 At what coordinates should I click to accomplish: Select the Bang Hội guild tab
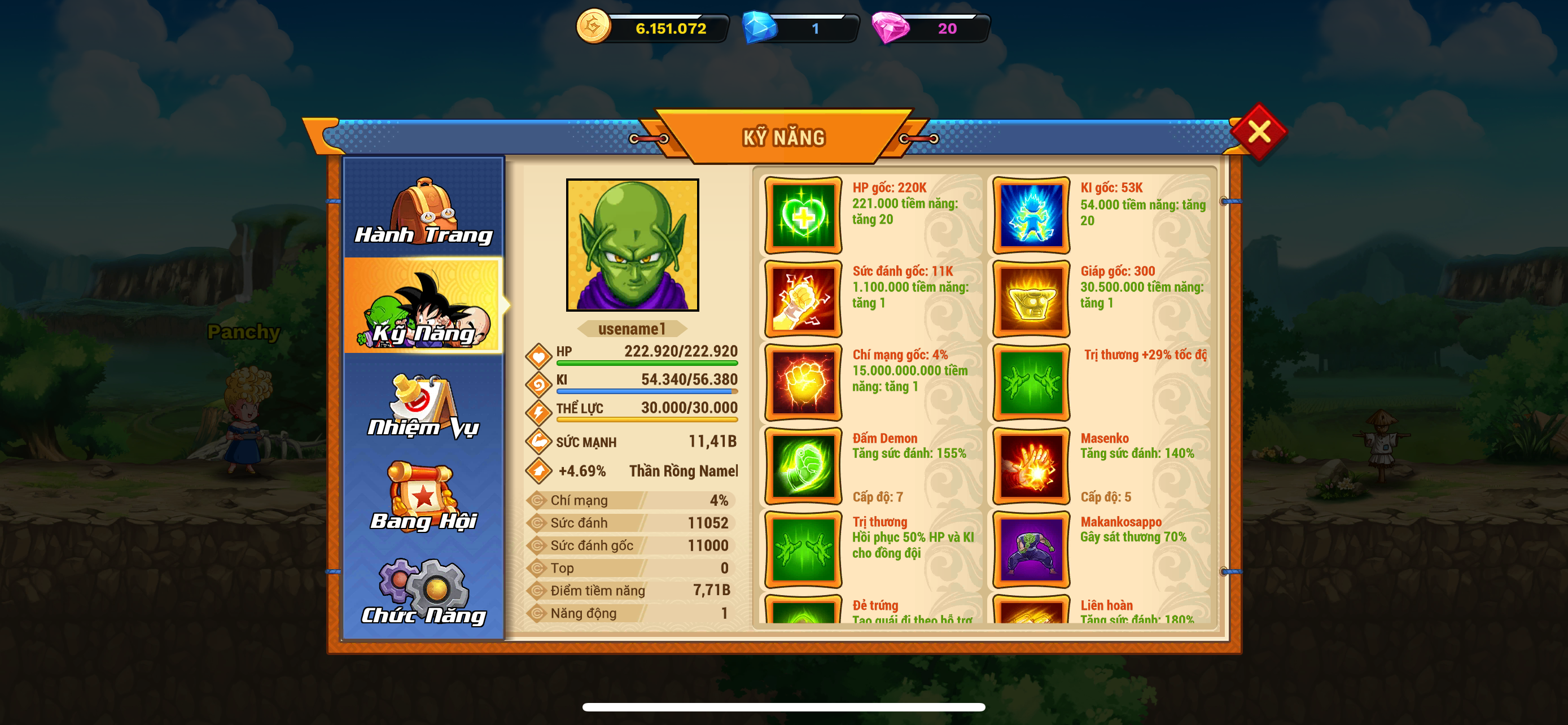pos(424,497)
